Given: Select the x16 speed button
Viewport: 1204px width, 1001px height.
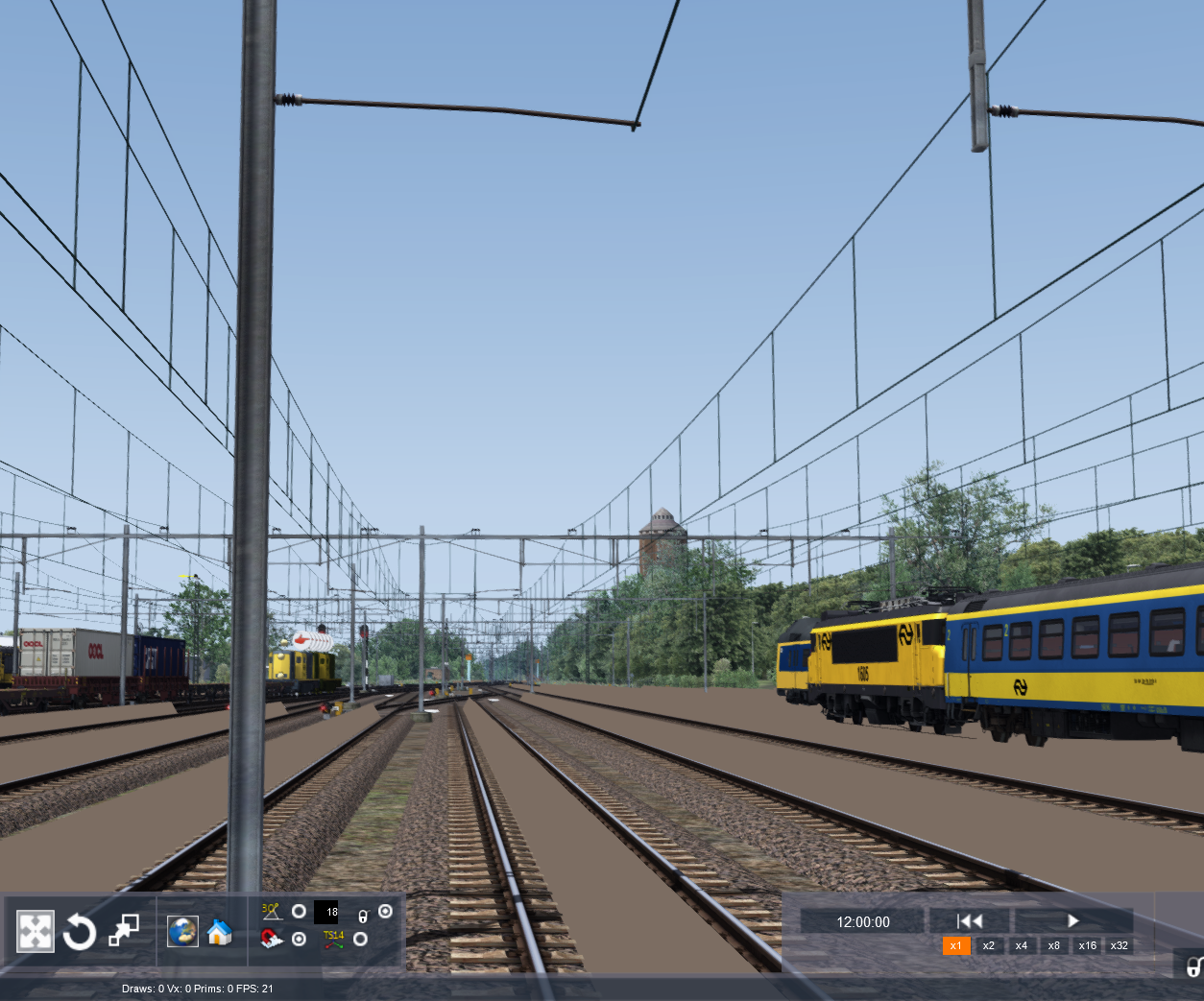Looking at the screenshot, I should tap(1087, 945).
